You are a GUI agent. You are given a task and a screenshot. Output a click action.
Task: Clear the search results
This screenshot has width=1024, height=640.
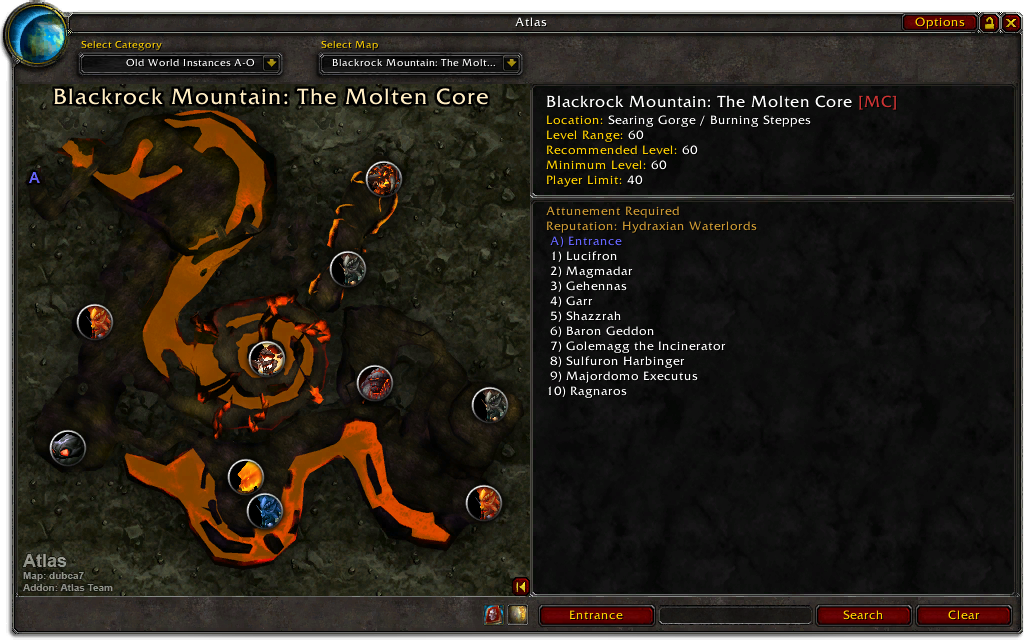click(x=963, y=615)
